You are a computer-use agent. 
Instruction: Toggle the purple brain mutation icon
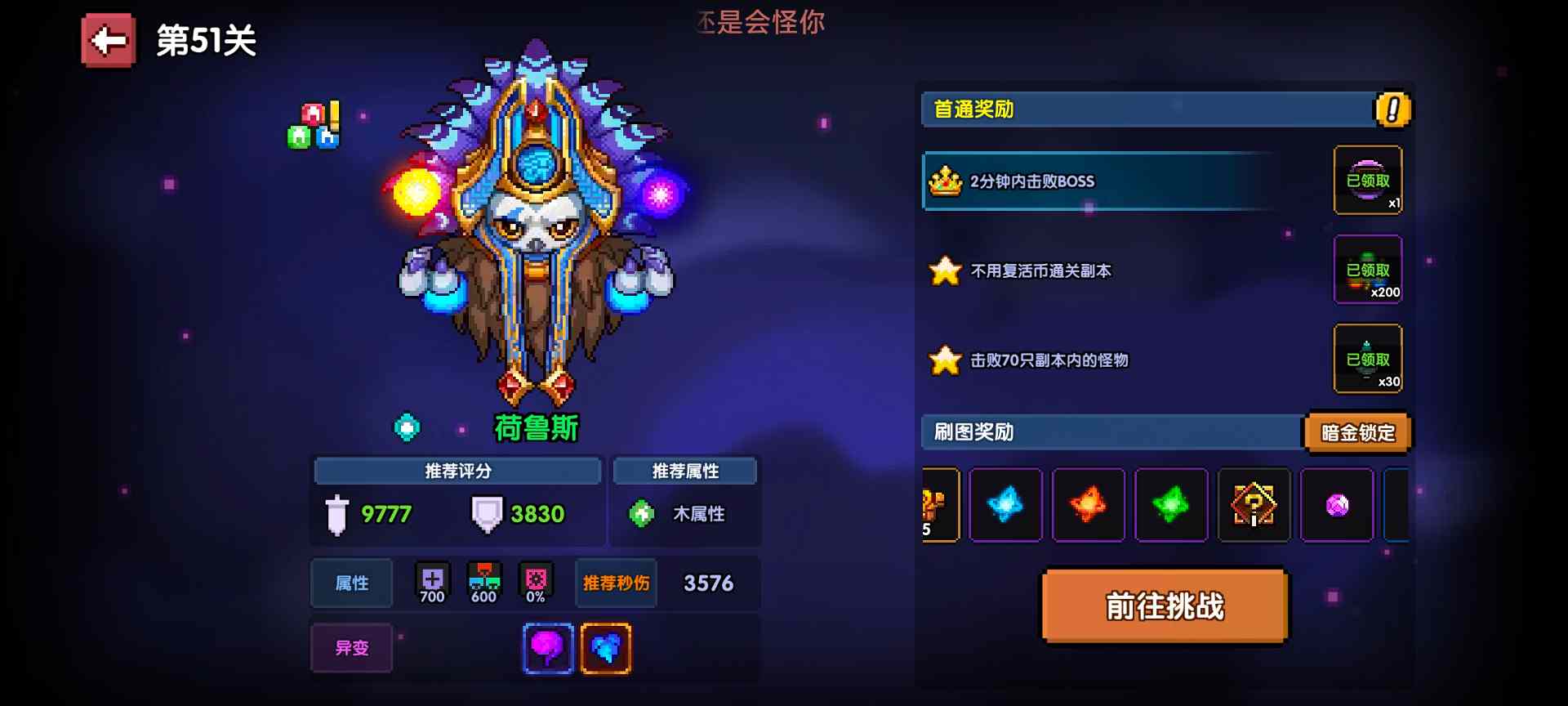click(x=548, y=647)
